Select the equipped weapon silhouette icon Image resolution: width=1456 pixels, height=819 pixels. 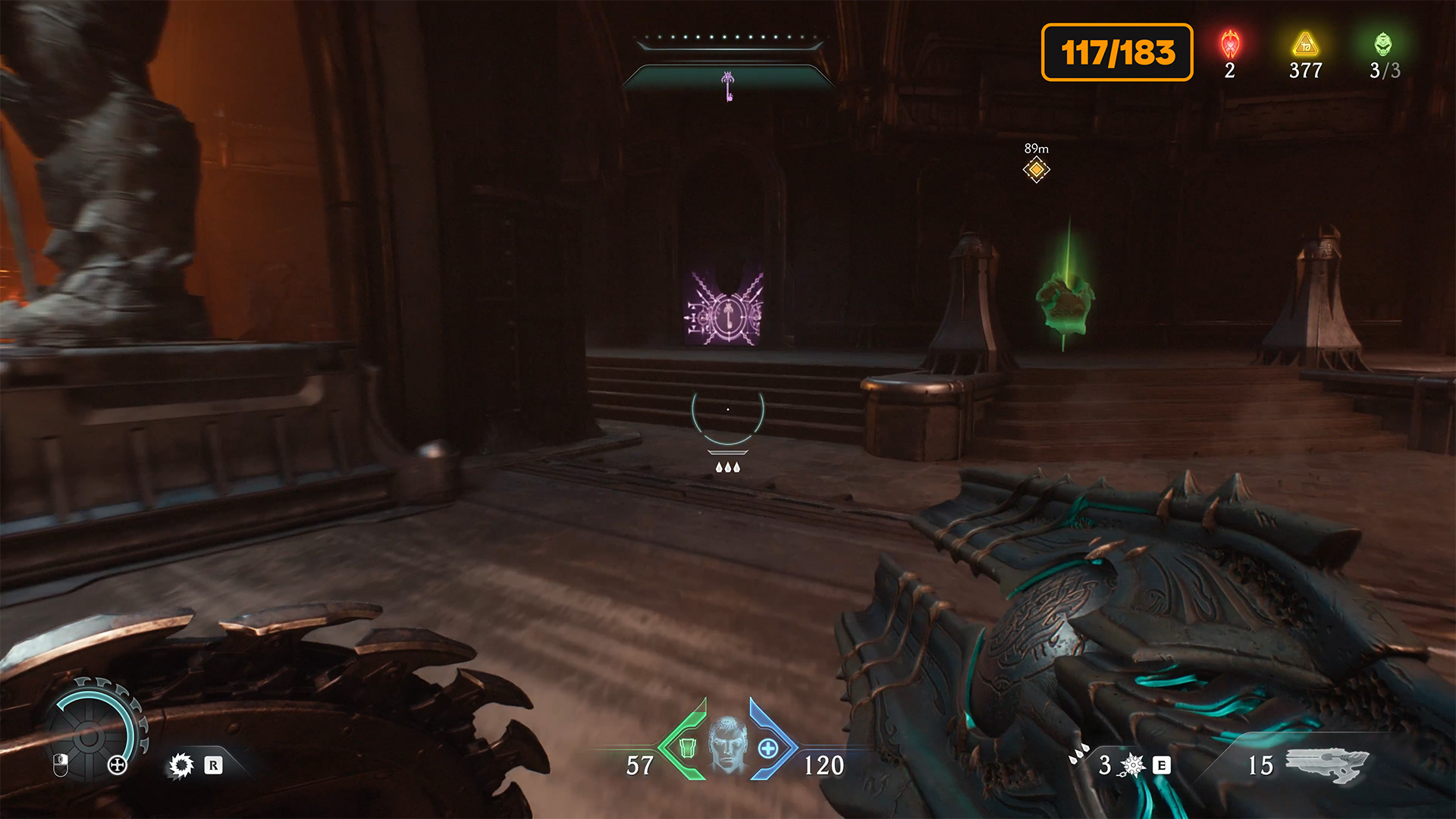(1327, 764)
